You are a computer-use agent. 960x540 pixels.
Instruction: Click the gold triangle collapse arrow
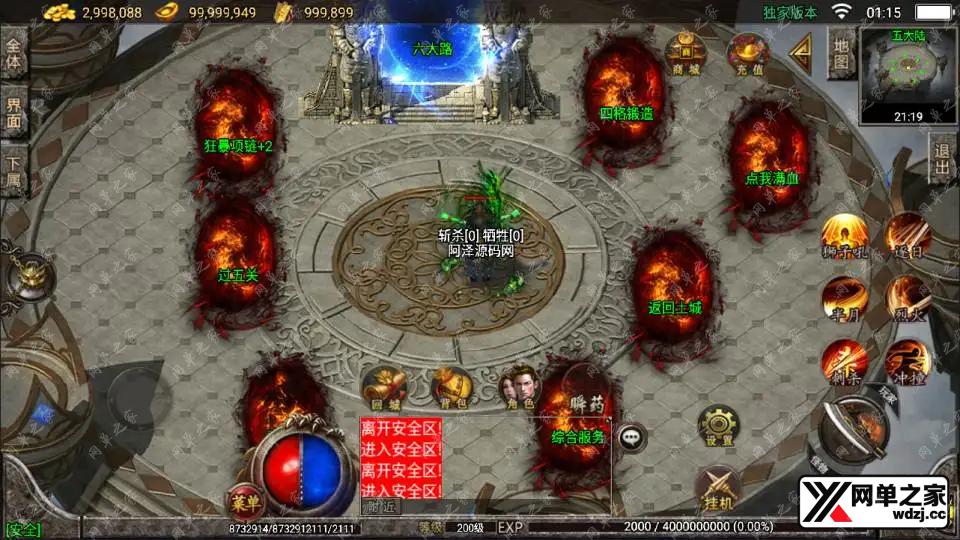tap(801, 53)
